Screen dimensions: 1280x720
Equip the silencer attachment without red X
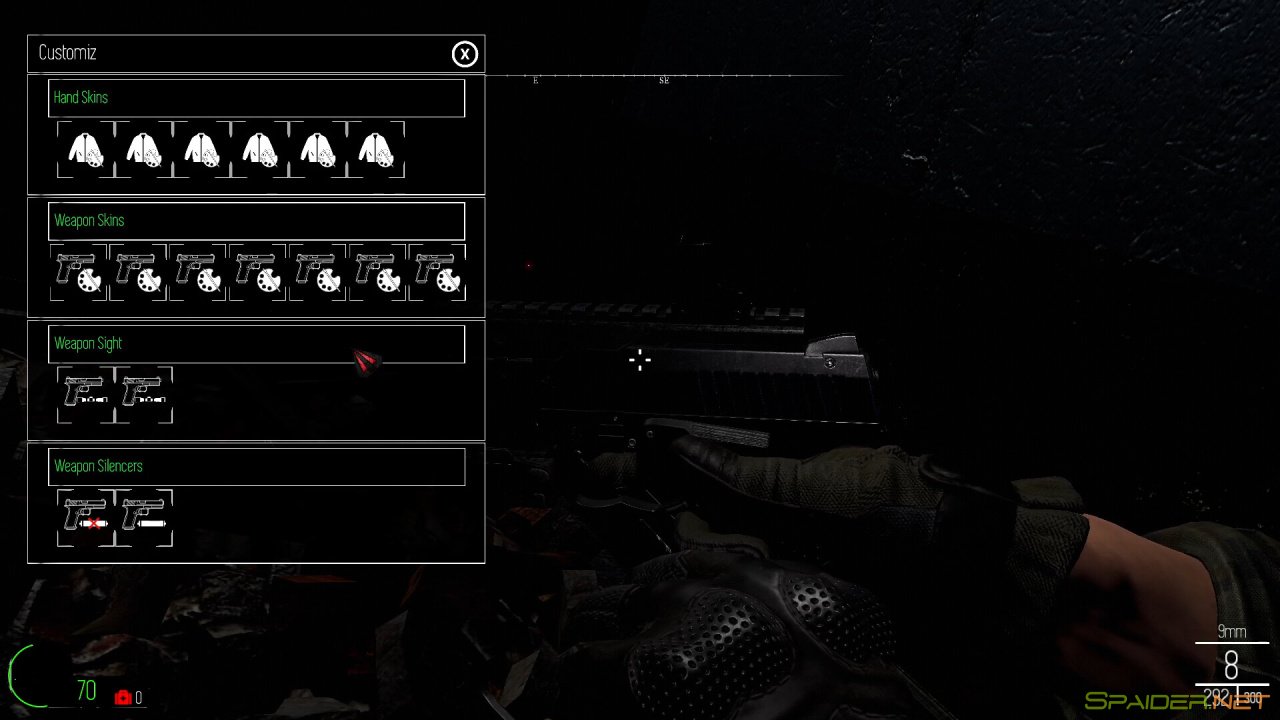pos(144,518)
